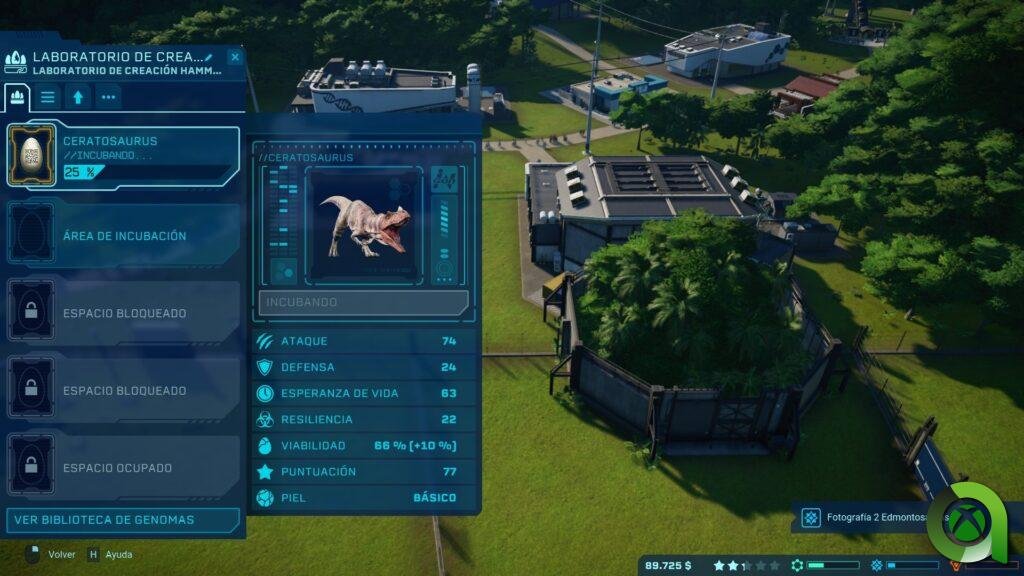Click the Ceratosaurus portrait preview
The image size is (1024, 576).
pyautogui.click(x=364, y=226)
